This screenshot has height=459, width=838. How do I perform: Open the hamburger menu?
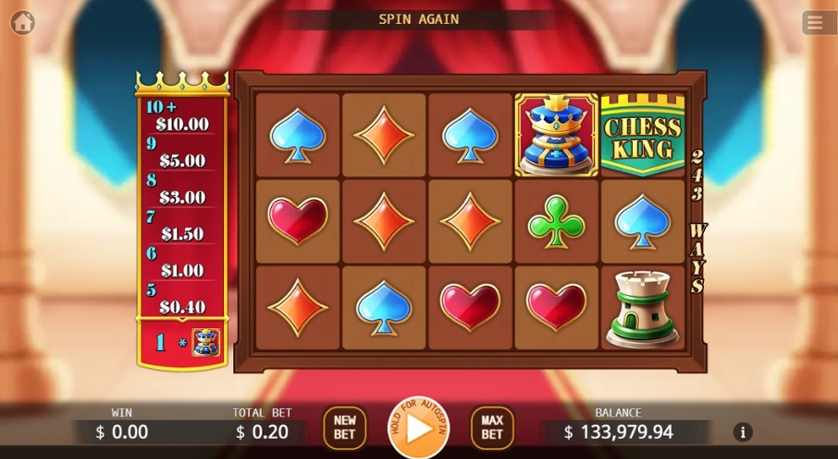pyautogui.click(x=815, y=23)
